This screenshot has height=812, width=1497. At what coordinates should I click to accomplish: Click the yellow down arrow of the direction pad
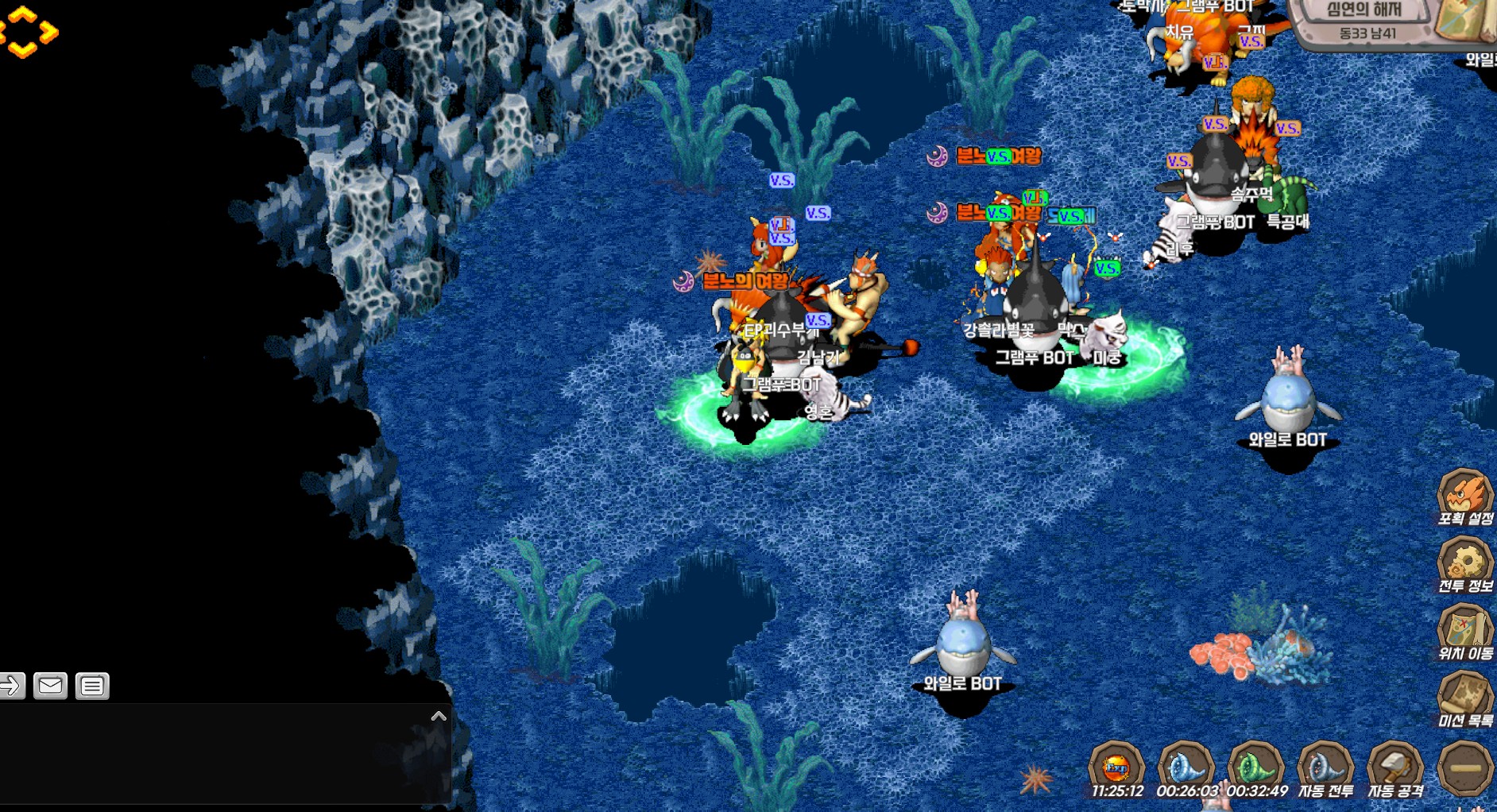23,51
